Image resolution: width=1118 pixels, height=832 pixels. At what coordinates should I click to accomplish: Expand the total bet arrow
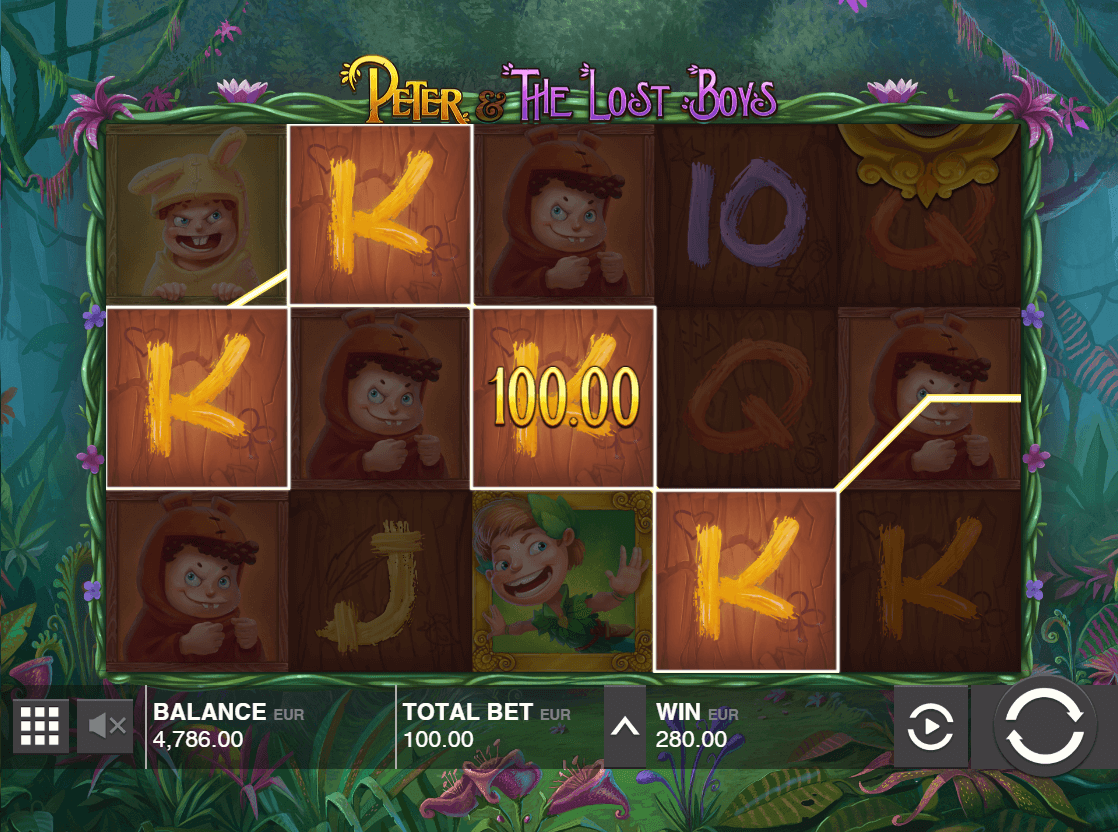click(625, 727)
